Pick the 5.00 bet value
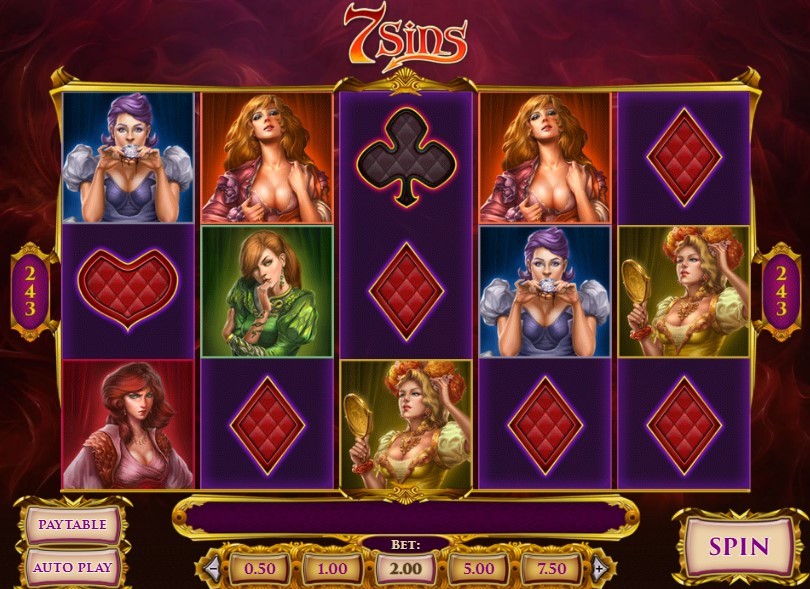 pos(478,569)
